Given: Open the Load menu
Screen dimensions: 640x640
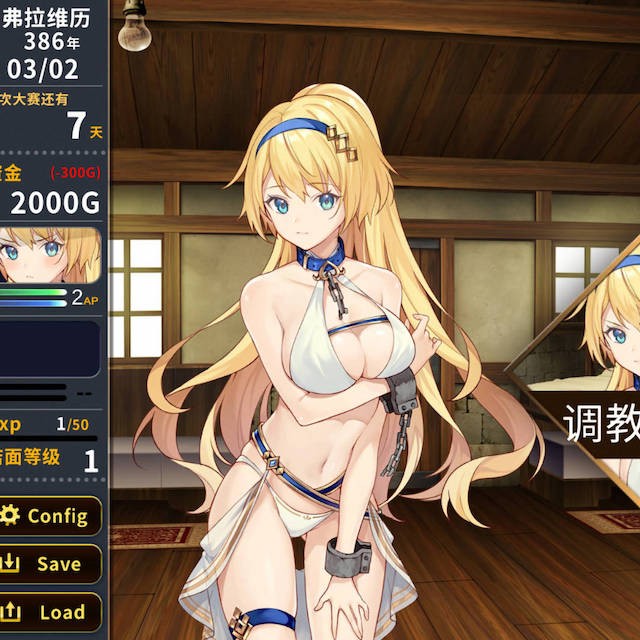Looking at the screenshot, I should coord(50,611).
